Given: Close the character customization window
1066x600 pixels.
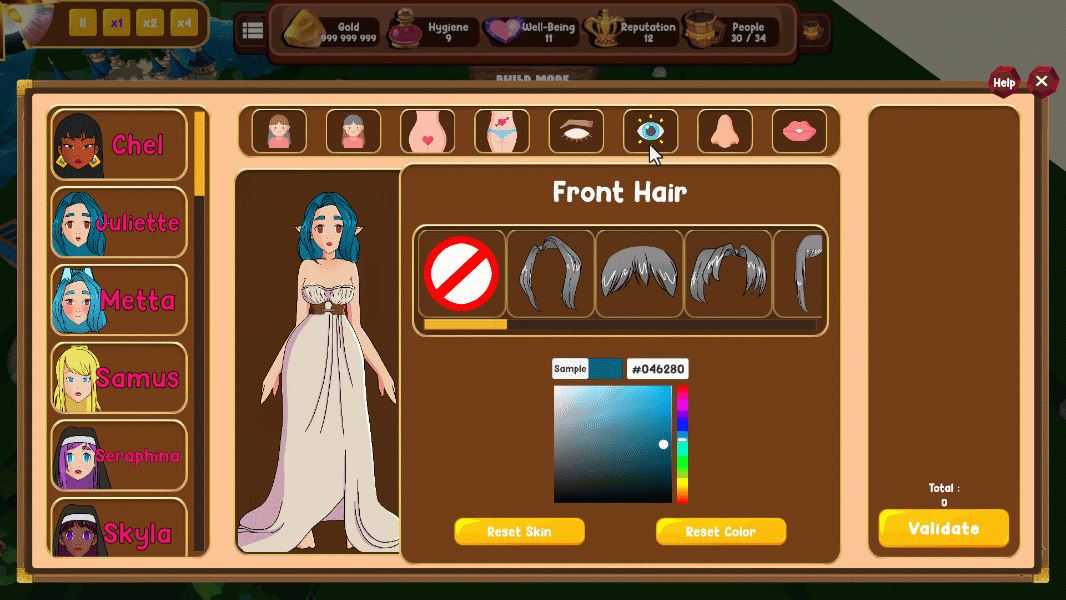Looking at the screenshot, I should [1042, 82].
